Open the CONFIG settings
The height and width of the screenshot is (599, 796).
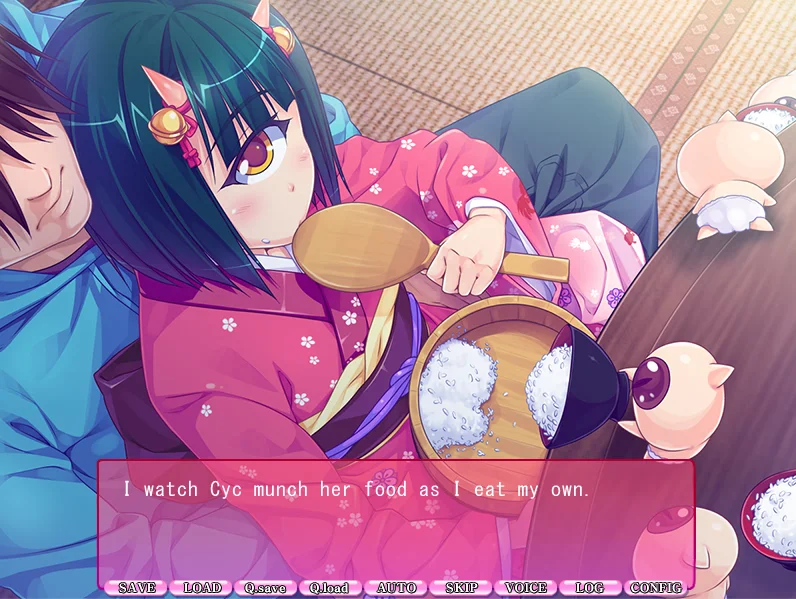(656, 588)
